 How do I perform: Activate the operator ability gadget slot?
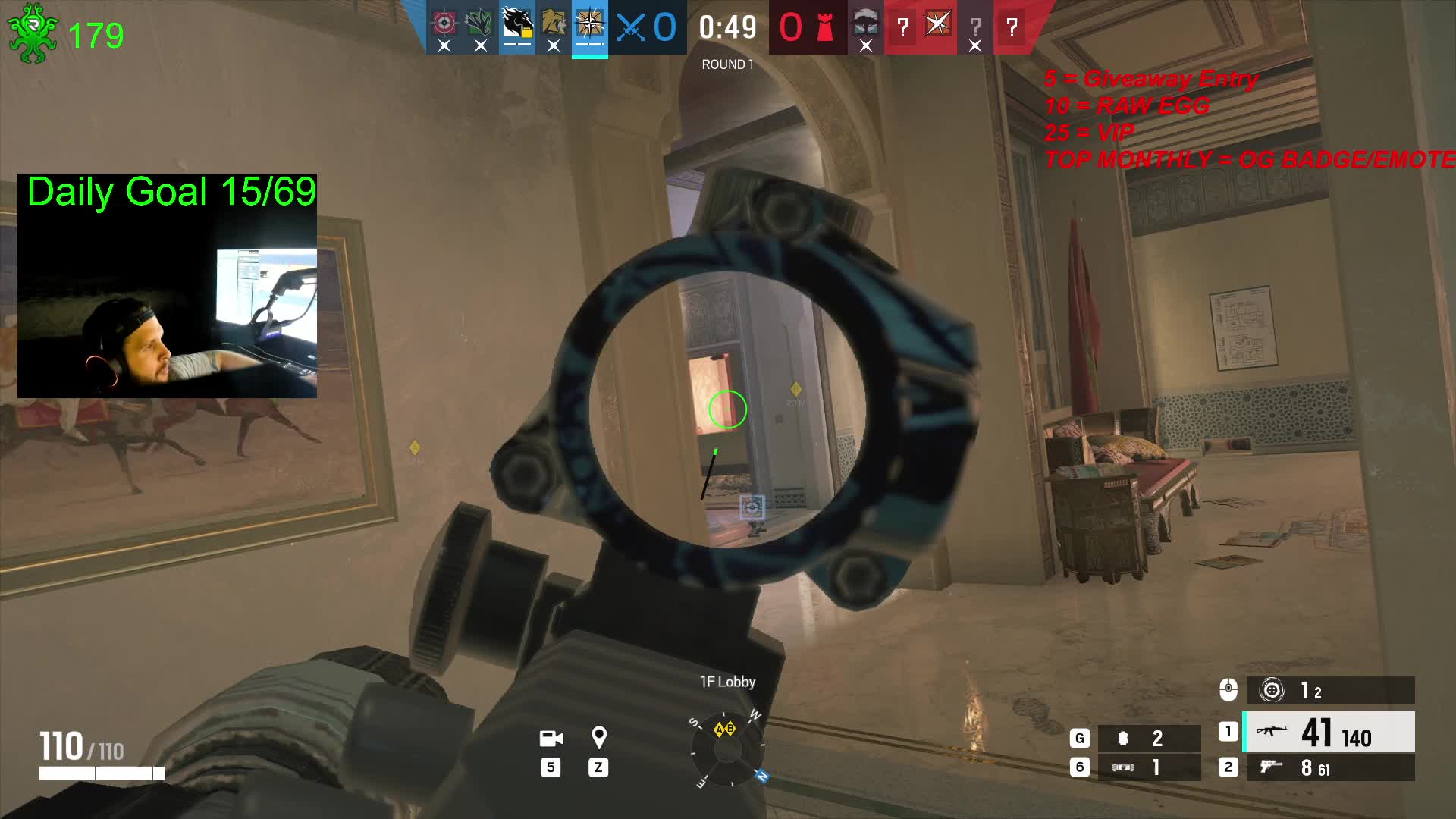coord(1329,691)
